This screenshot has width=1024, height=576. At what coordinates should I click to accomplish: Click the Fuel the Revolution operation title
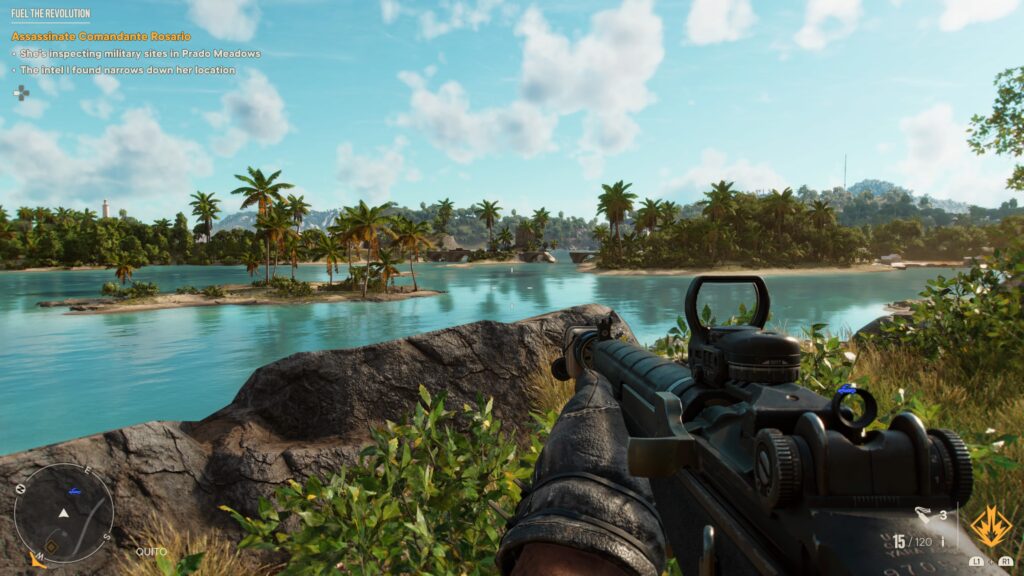pos(50,15)
